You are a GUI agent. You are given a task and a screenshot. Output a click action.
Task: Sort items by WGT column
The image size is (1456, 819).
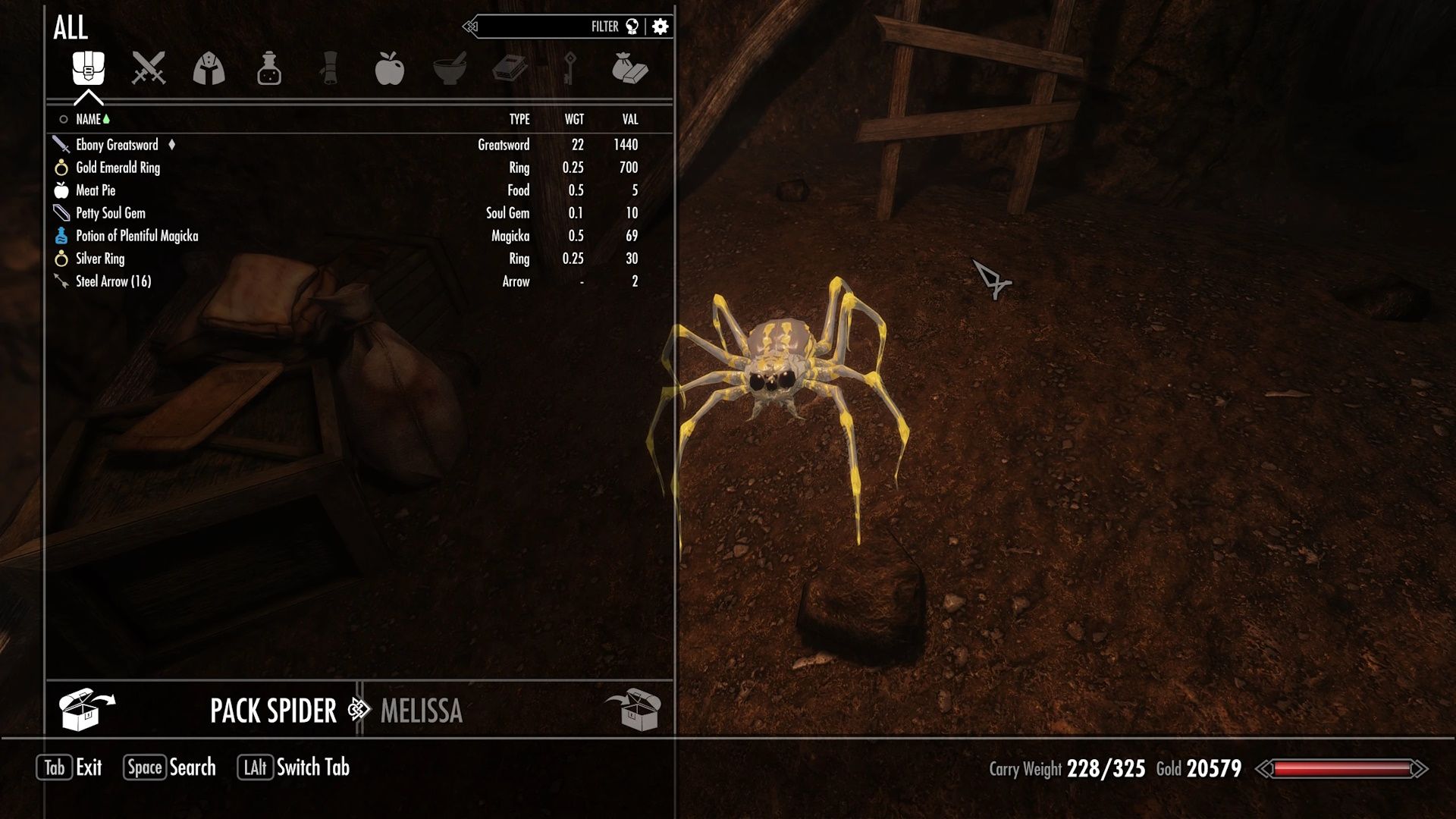(x=574, y=119)
